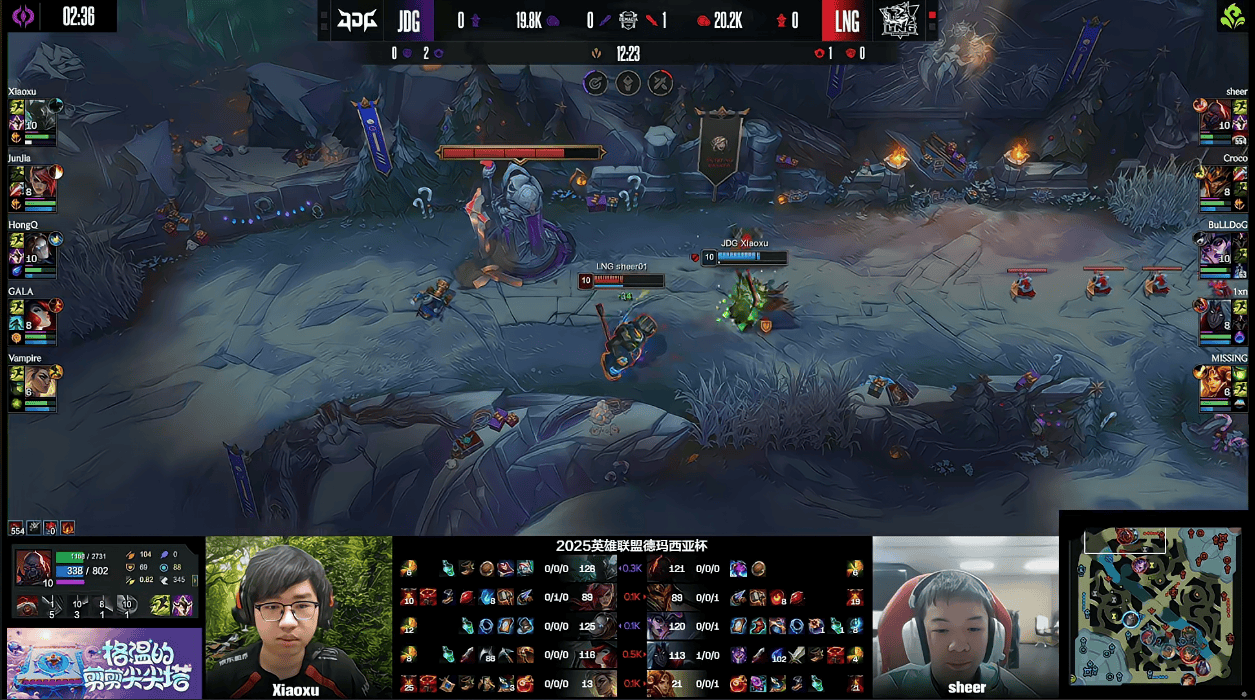The image size is (1255, 700).
Task: Open the minimap in the corner
Action: coord(1156,605)
